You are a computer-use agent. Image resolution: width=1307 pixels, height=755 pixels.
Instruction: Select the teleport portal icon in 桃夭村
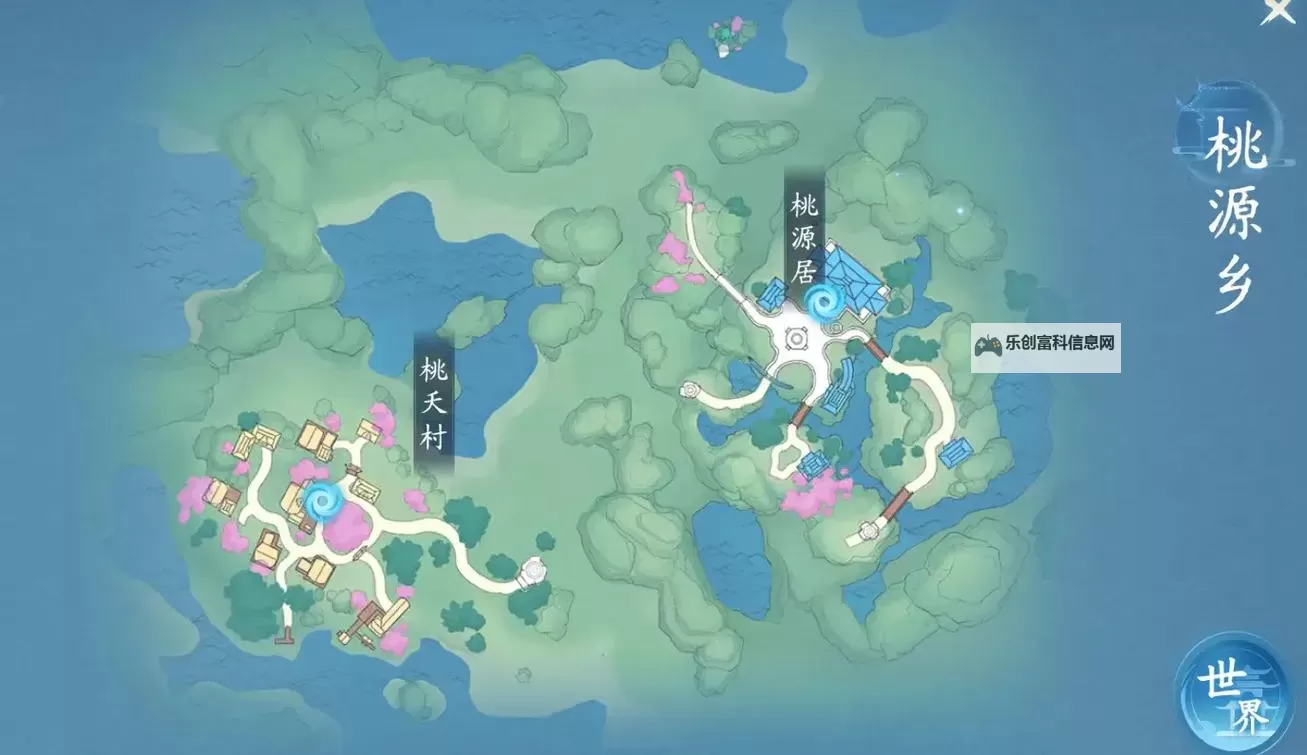click(322, 500)
